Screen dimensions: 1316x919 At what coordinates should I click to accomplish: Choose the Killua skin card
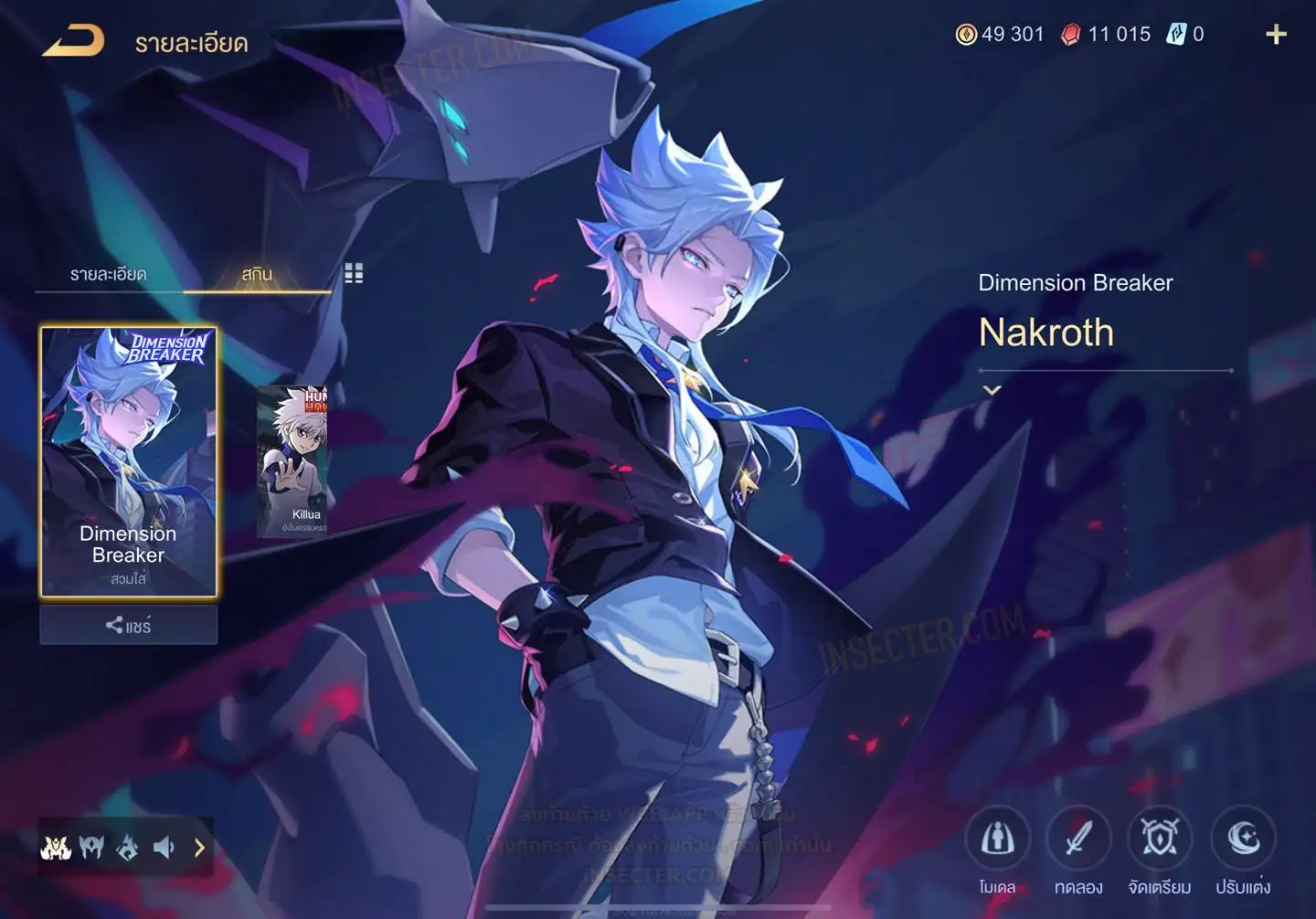click(x=292, y=461)
